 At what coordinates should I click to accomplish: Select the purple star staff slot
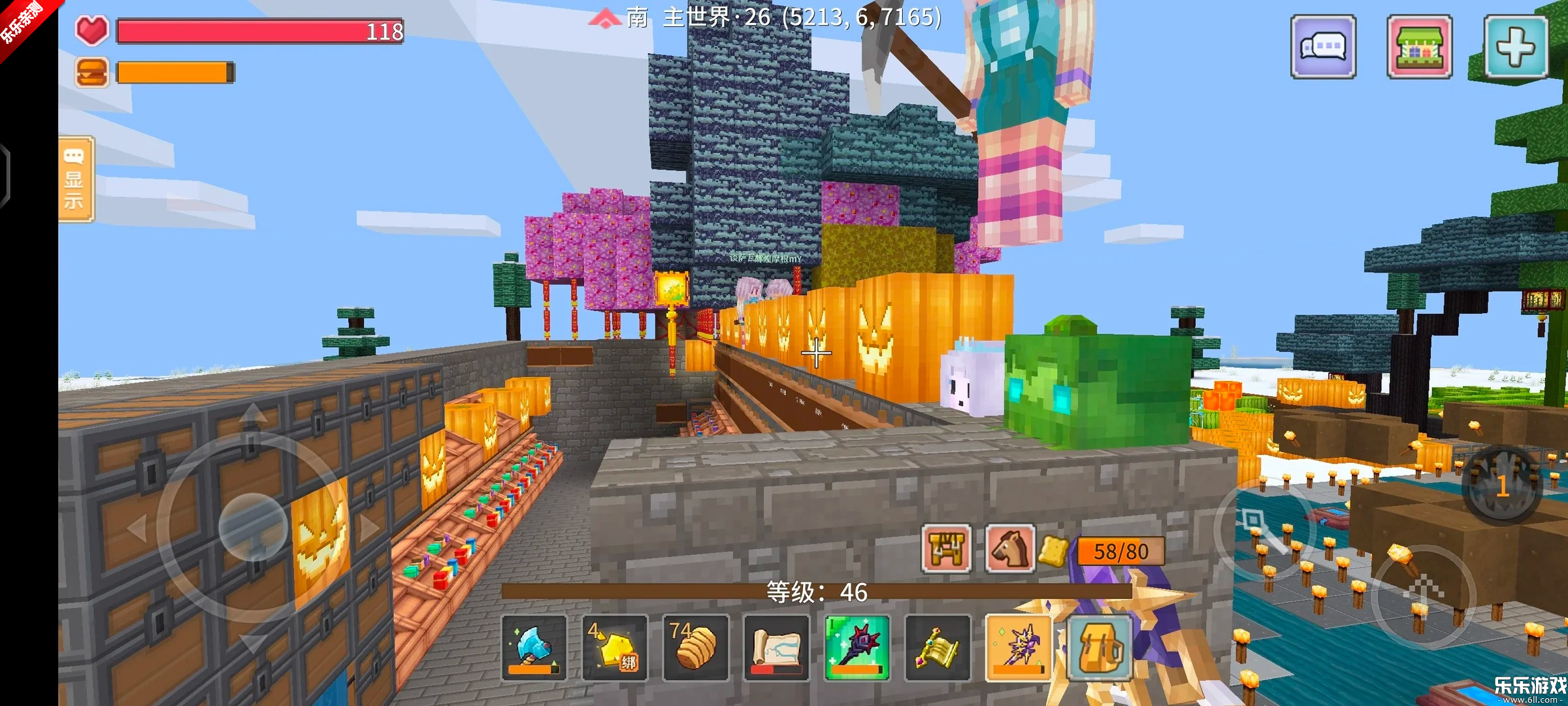(x=1018, y=647)
